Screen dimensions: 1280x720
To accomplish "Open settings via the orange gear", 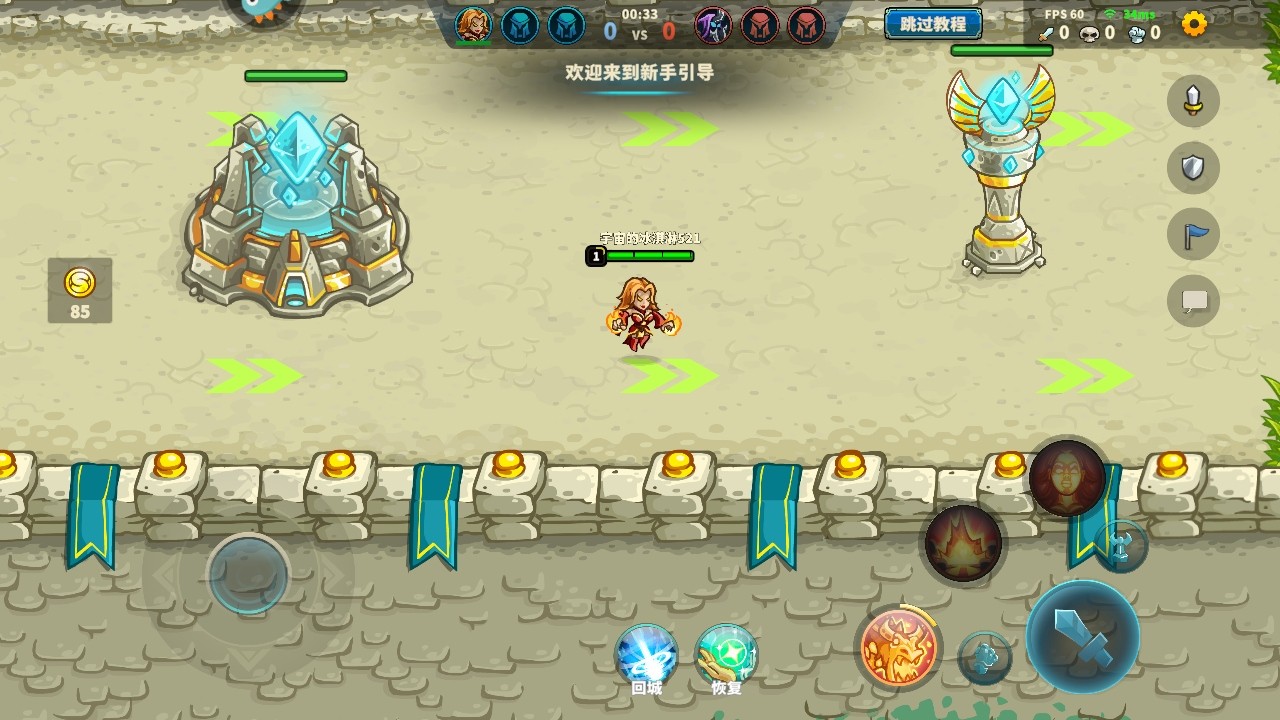I will tap(1194, 24).
